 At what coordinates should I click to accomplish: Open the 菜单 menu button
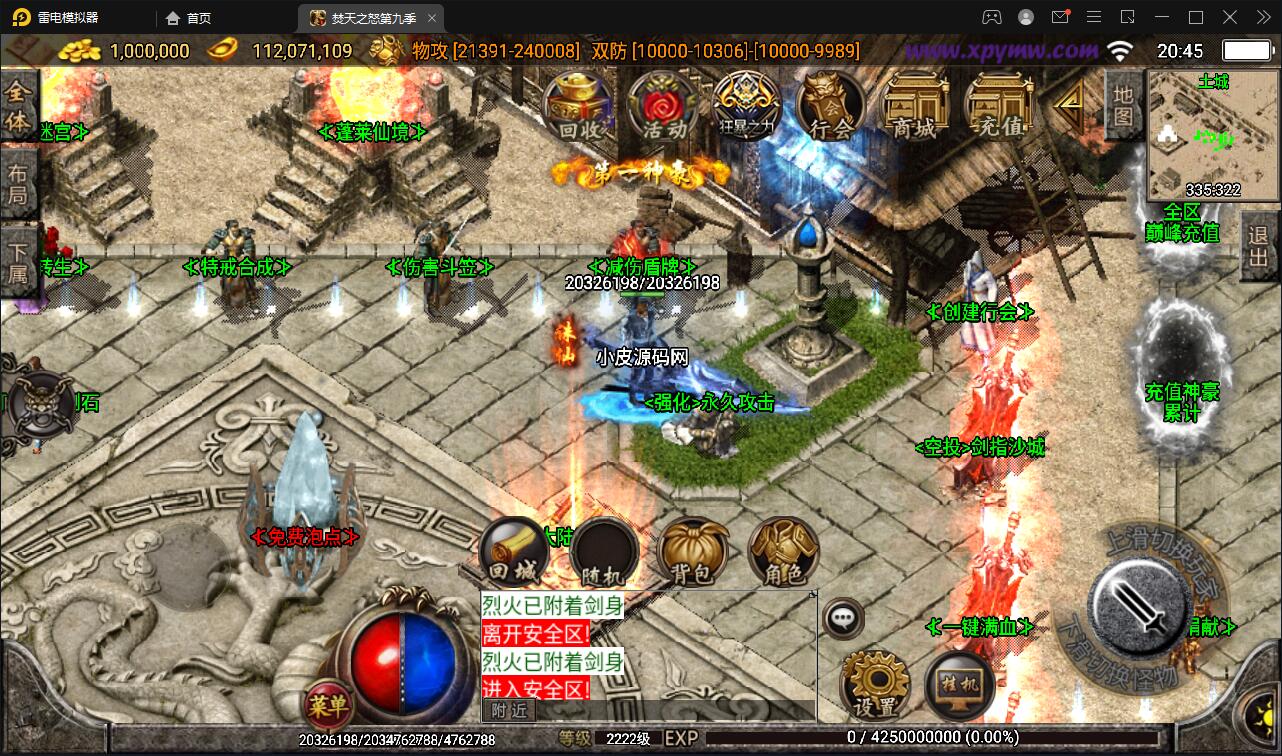[x=328, y=706]
